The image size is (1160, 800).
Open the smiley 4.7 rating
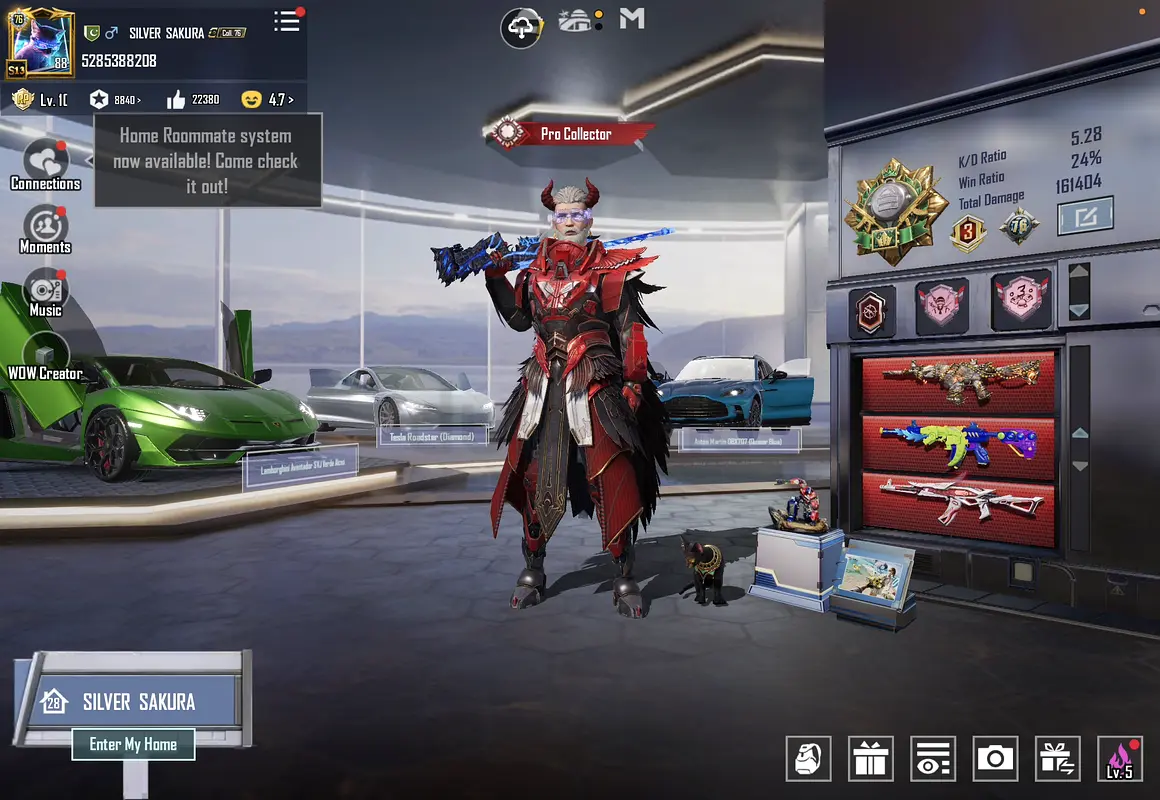[267, 100]
